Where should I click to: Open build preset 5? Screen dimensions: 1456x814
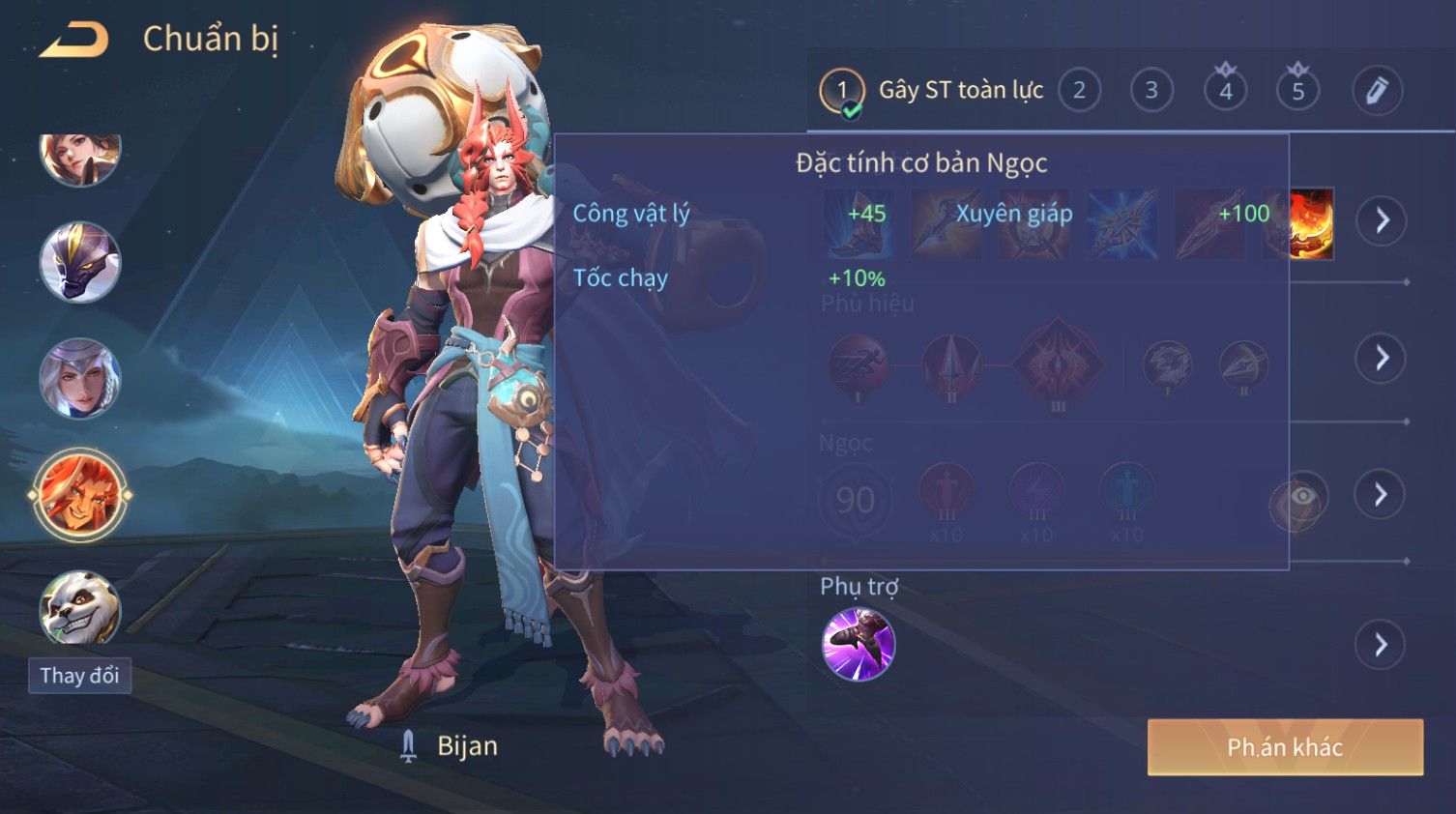point(1297,91)
